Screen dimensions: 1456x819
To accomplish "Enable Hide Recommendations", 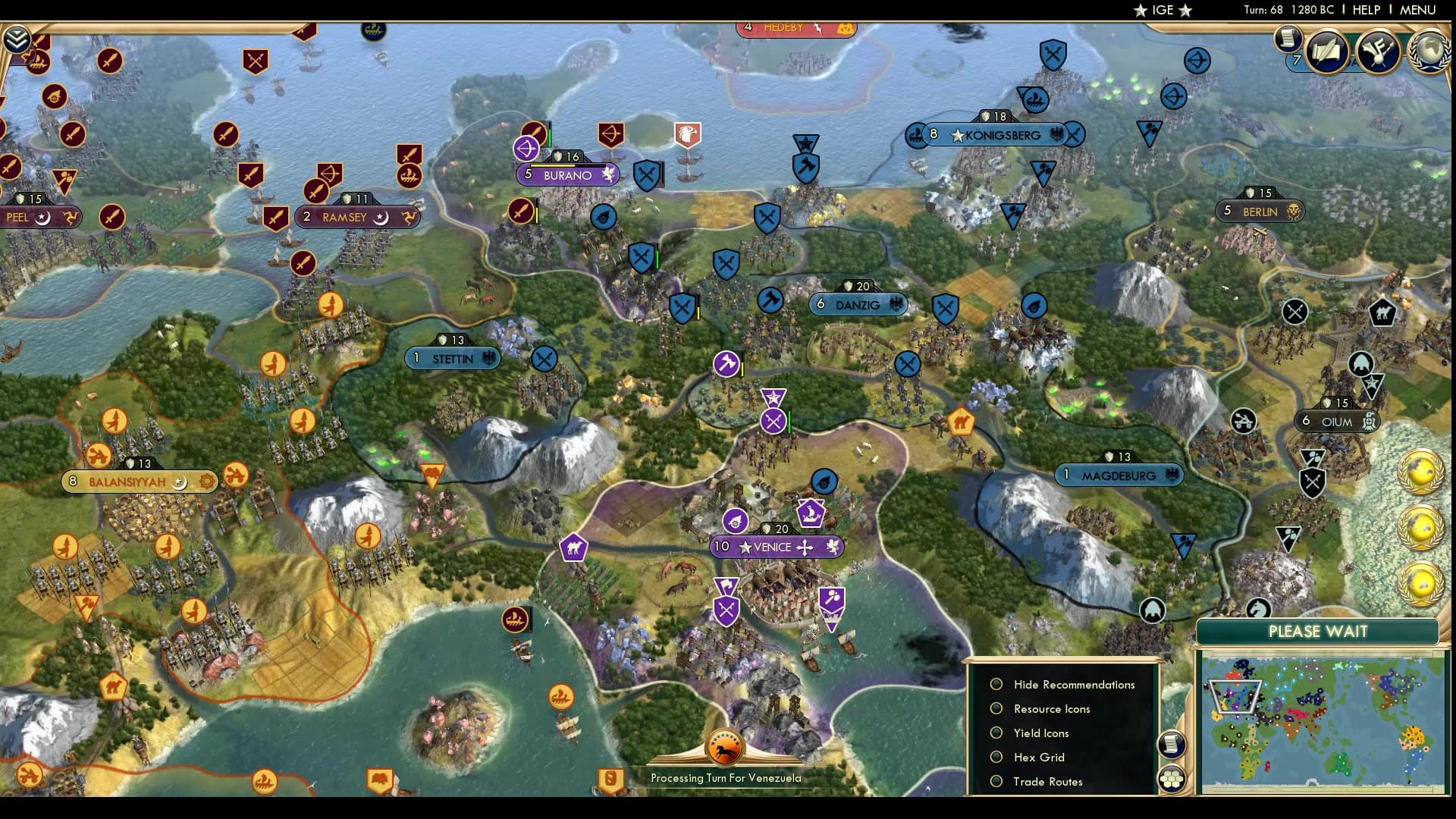I will tap(996, 684).
